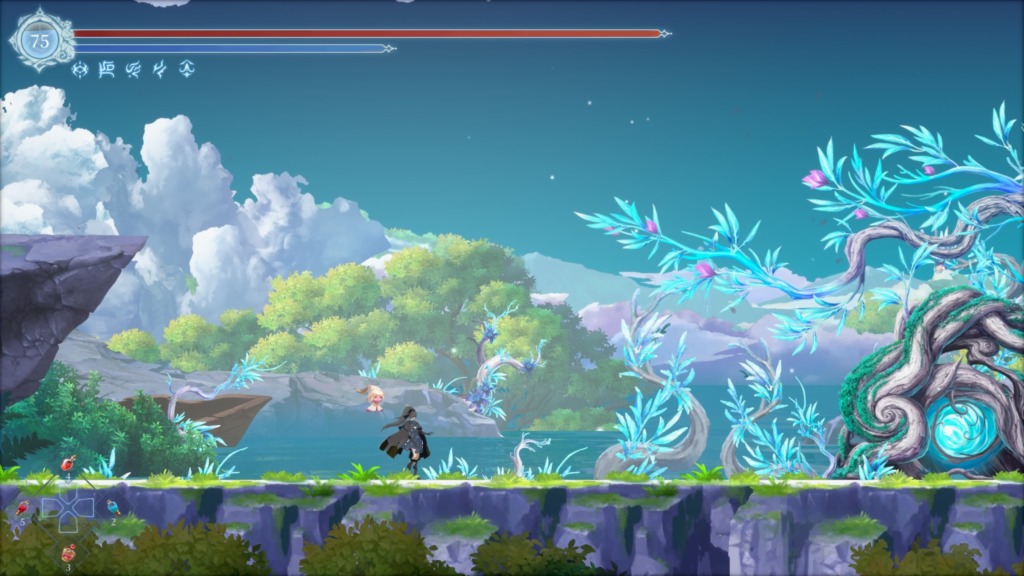1024x576 pixels.
Task: Use the red potion with count 5
Action: pyautogui.click(x=22, y=509)
